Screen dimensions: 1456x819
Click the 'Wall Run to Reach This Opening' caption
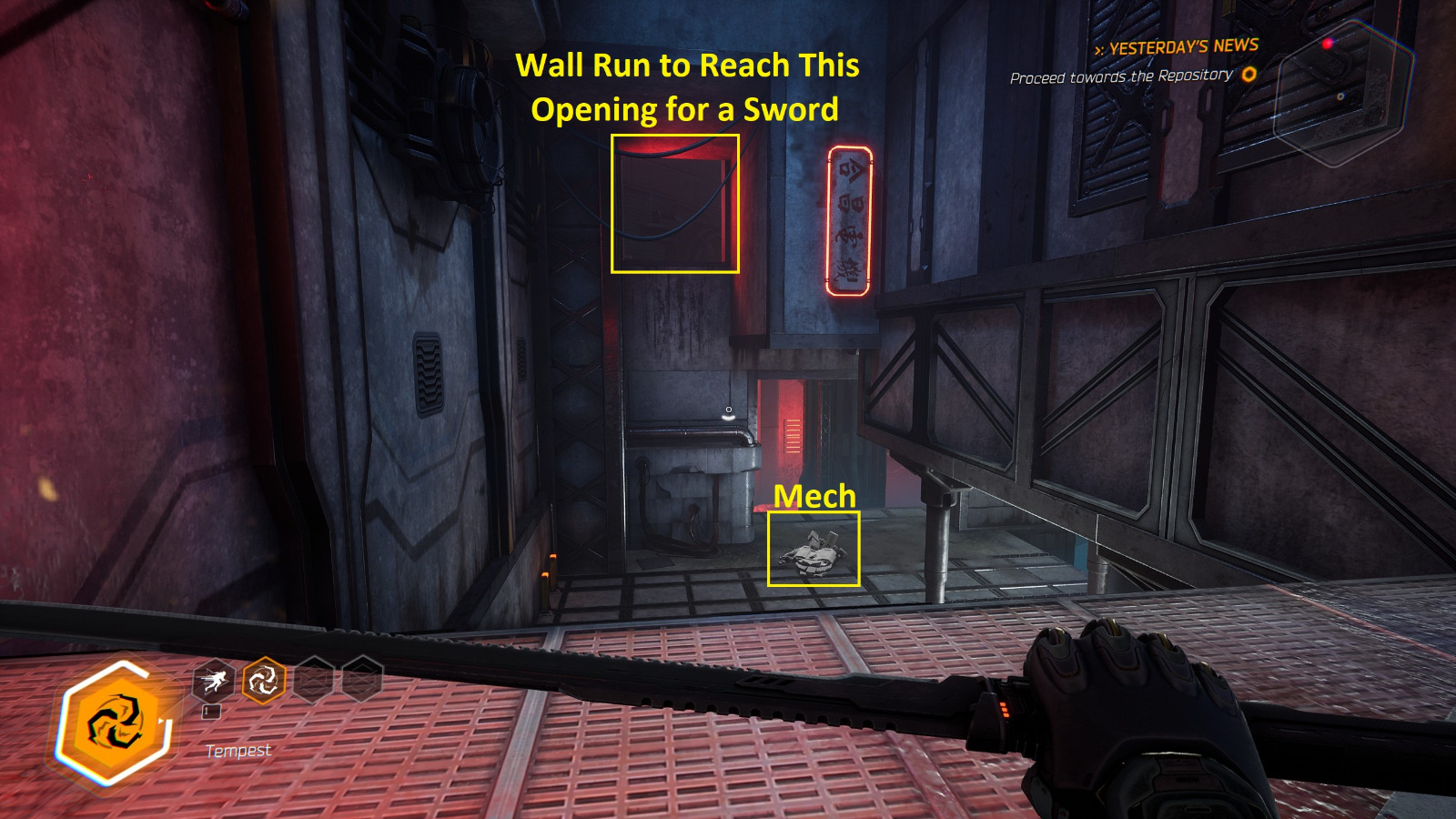tap(689, 89)
